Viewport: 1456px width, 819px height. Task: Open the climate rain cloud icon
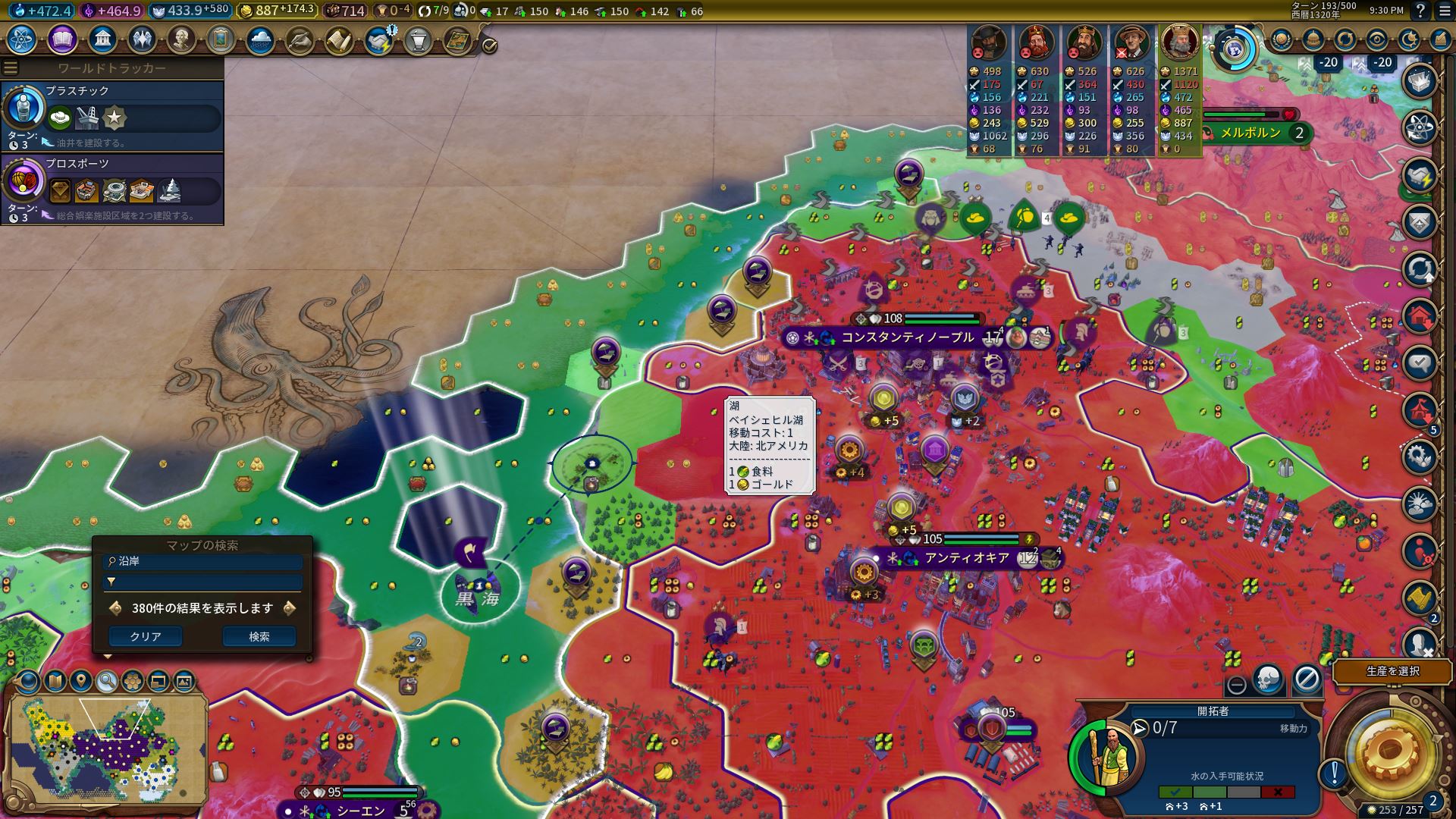(x=260, y=39)
